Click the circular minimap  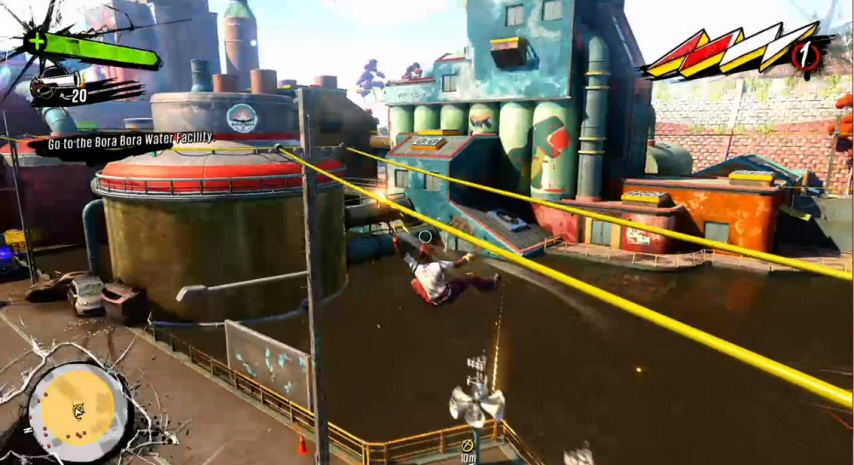(x=78, y=411)
